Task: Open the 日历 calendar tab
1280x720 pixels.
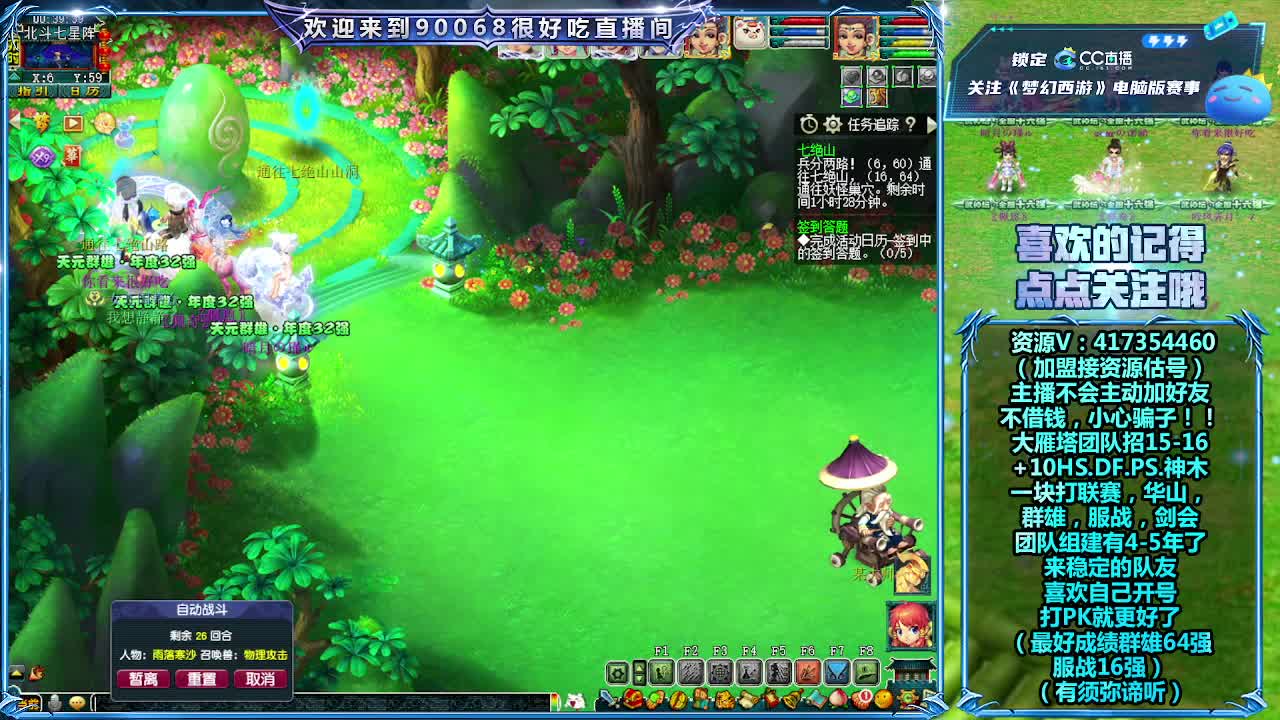Action: tap(83, 92)
